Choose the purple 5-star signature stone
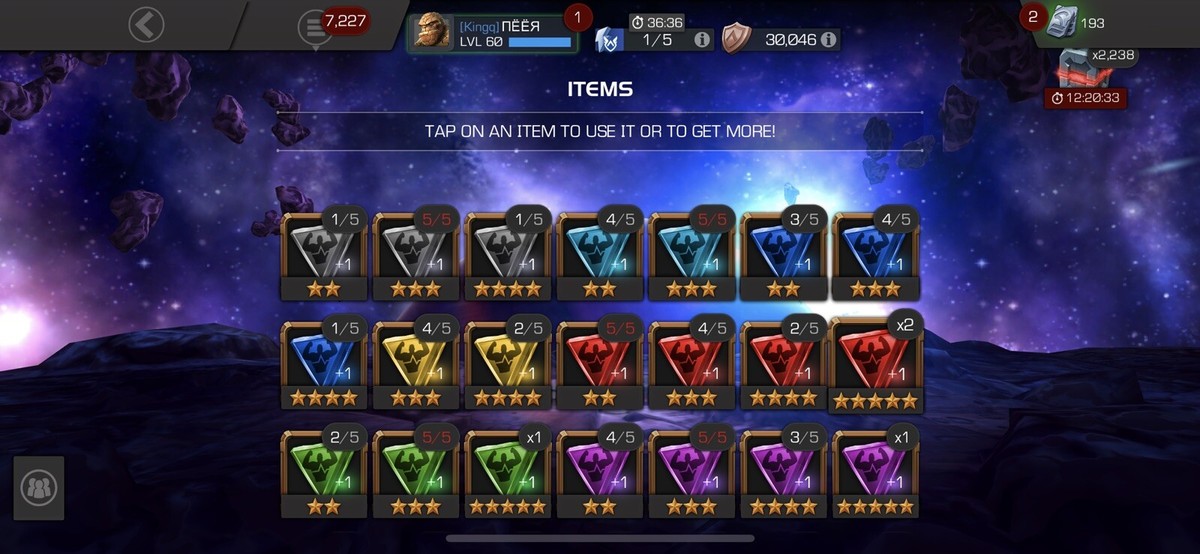 point(875,474)
